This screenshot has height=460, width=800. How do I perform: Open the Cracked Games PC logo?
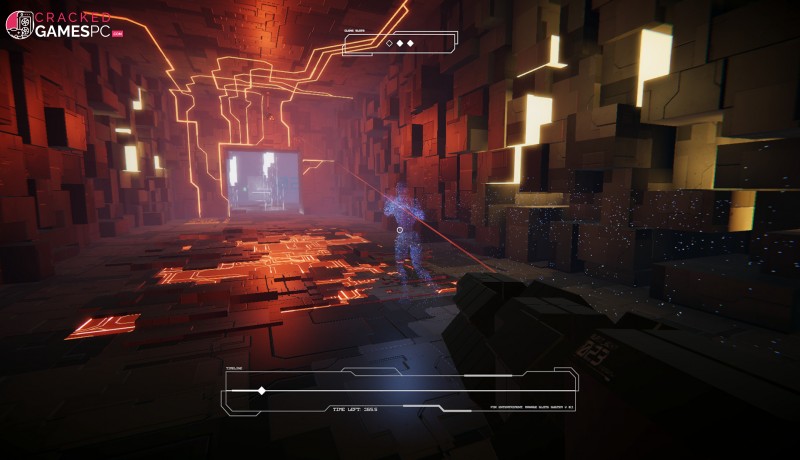tap(70, 25)
